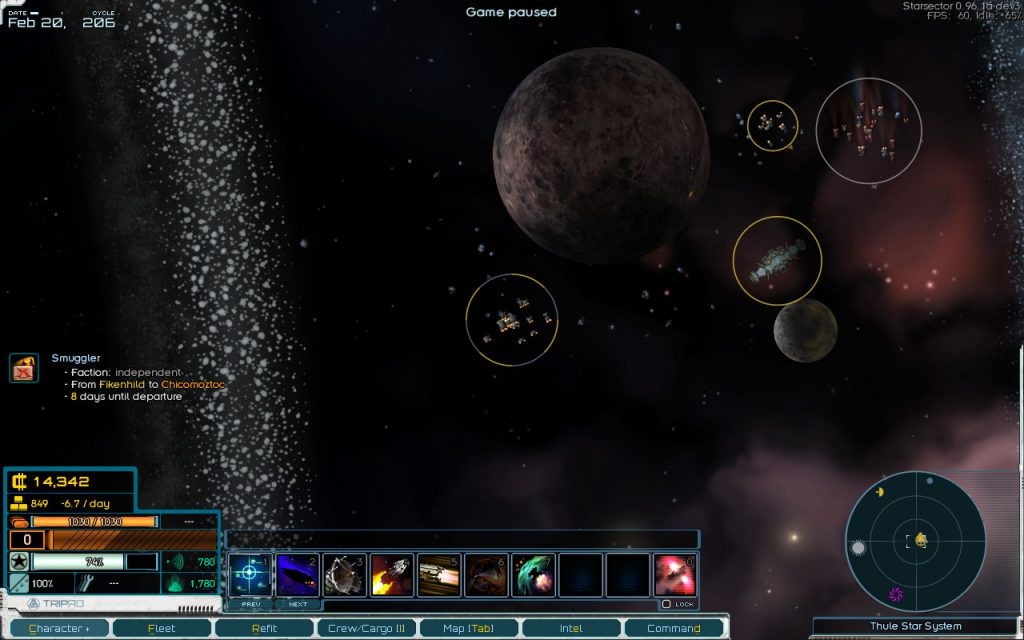Select the green comet ability in slot 7
The image size is (1024, 640).
[x=533, y=574]
